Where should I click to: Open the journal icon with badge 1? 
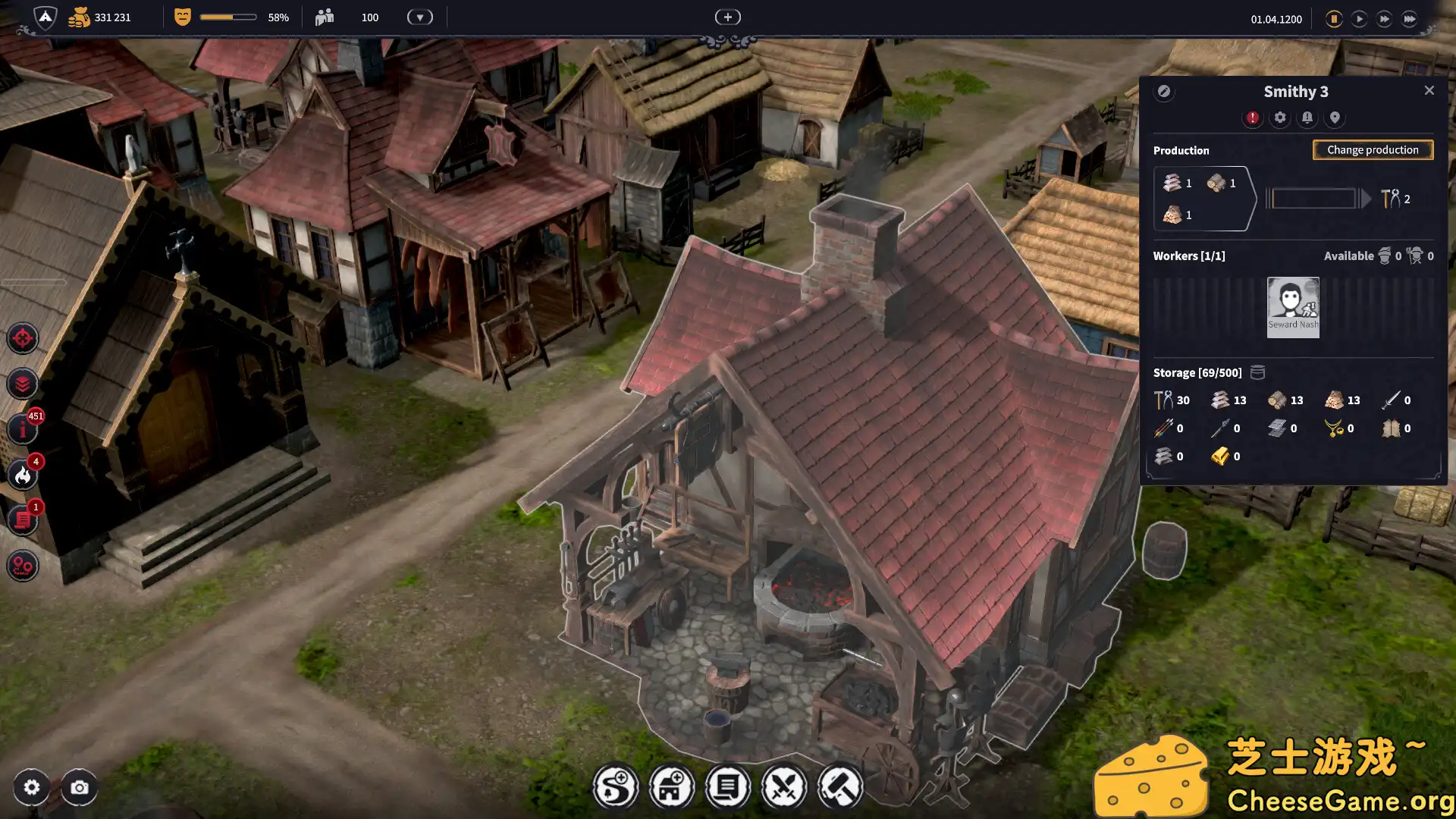[x=23, y=520]
